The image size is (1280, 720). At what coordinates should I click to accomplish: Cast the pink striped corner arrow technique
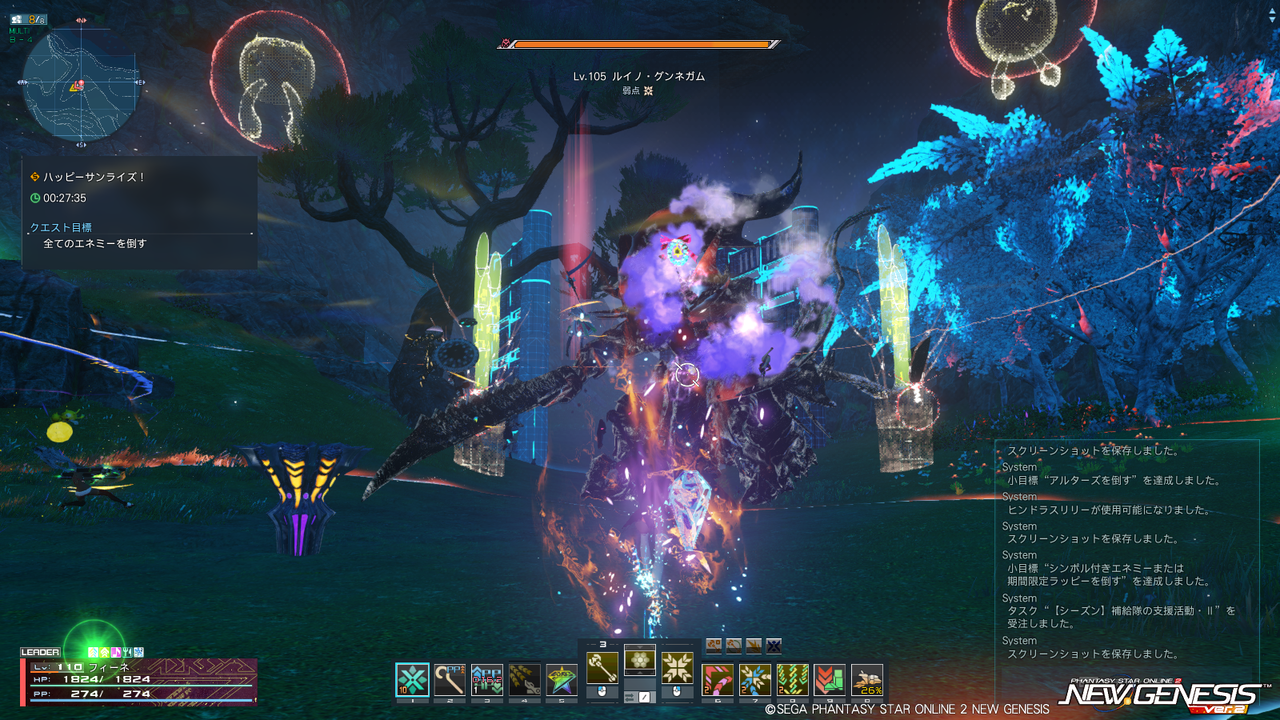(x=717, y=680)
